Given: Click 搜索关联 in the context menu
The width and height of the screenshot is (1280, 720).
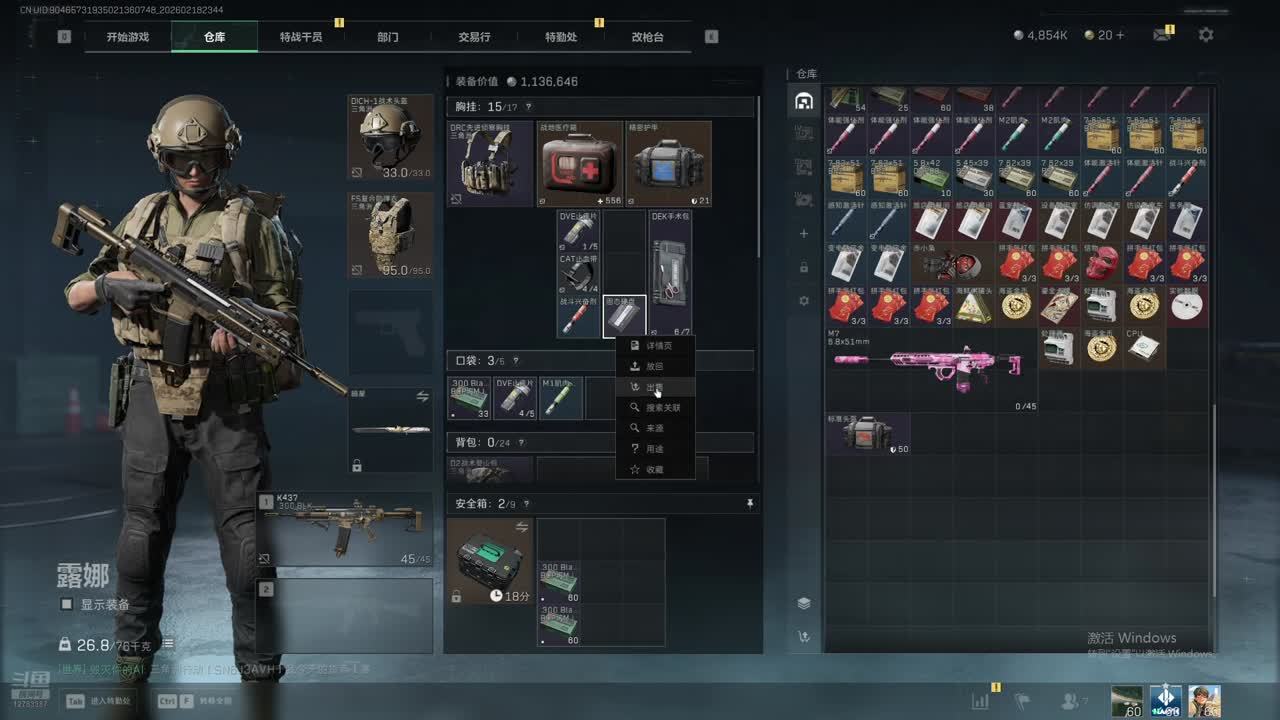Looking at the screenshot, I should [x=662, y=408].
